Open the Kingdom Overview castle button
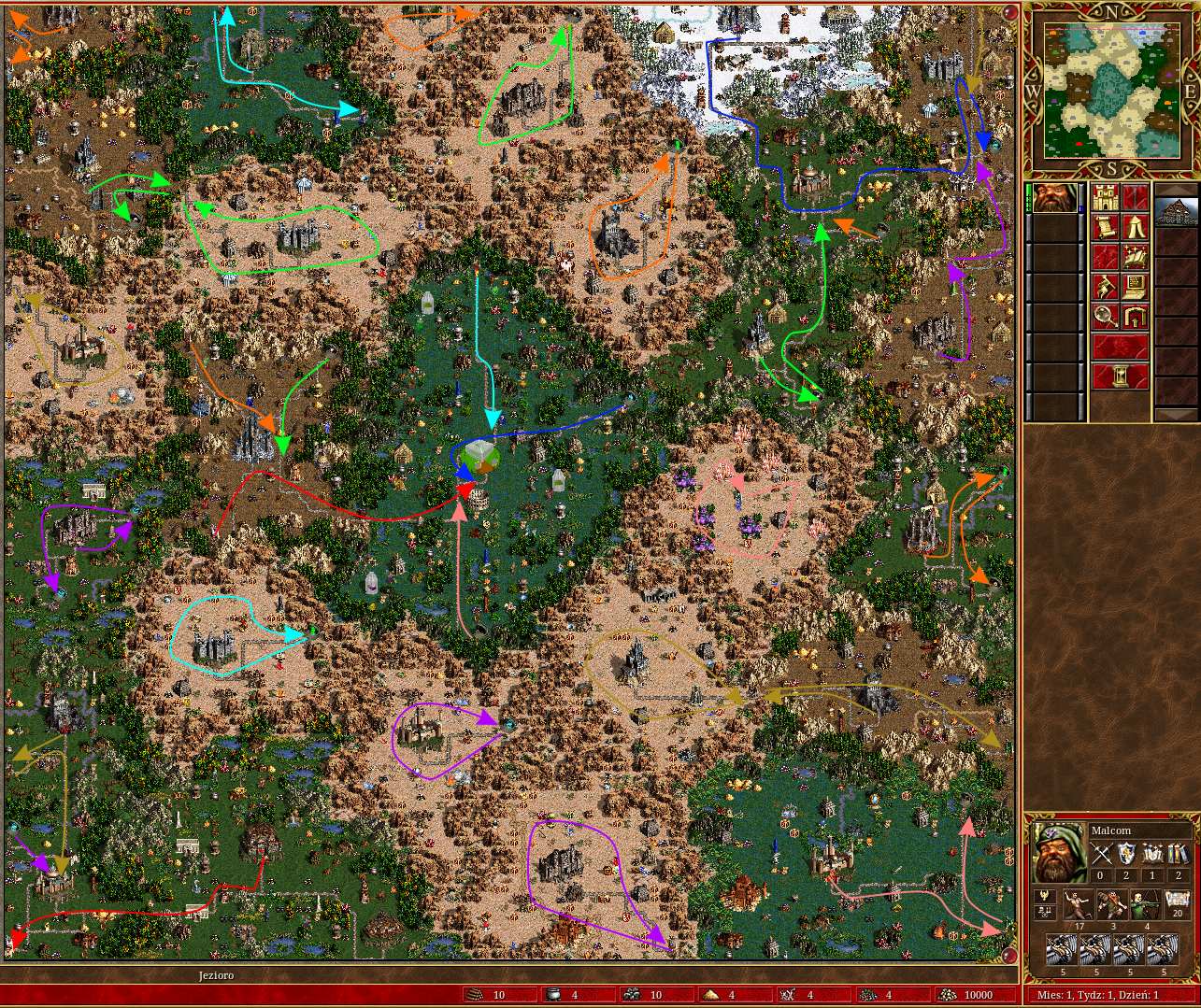 click(x=1106, y=198)
